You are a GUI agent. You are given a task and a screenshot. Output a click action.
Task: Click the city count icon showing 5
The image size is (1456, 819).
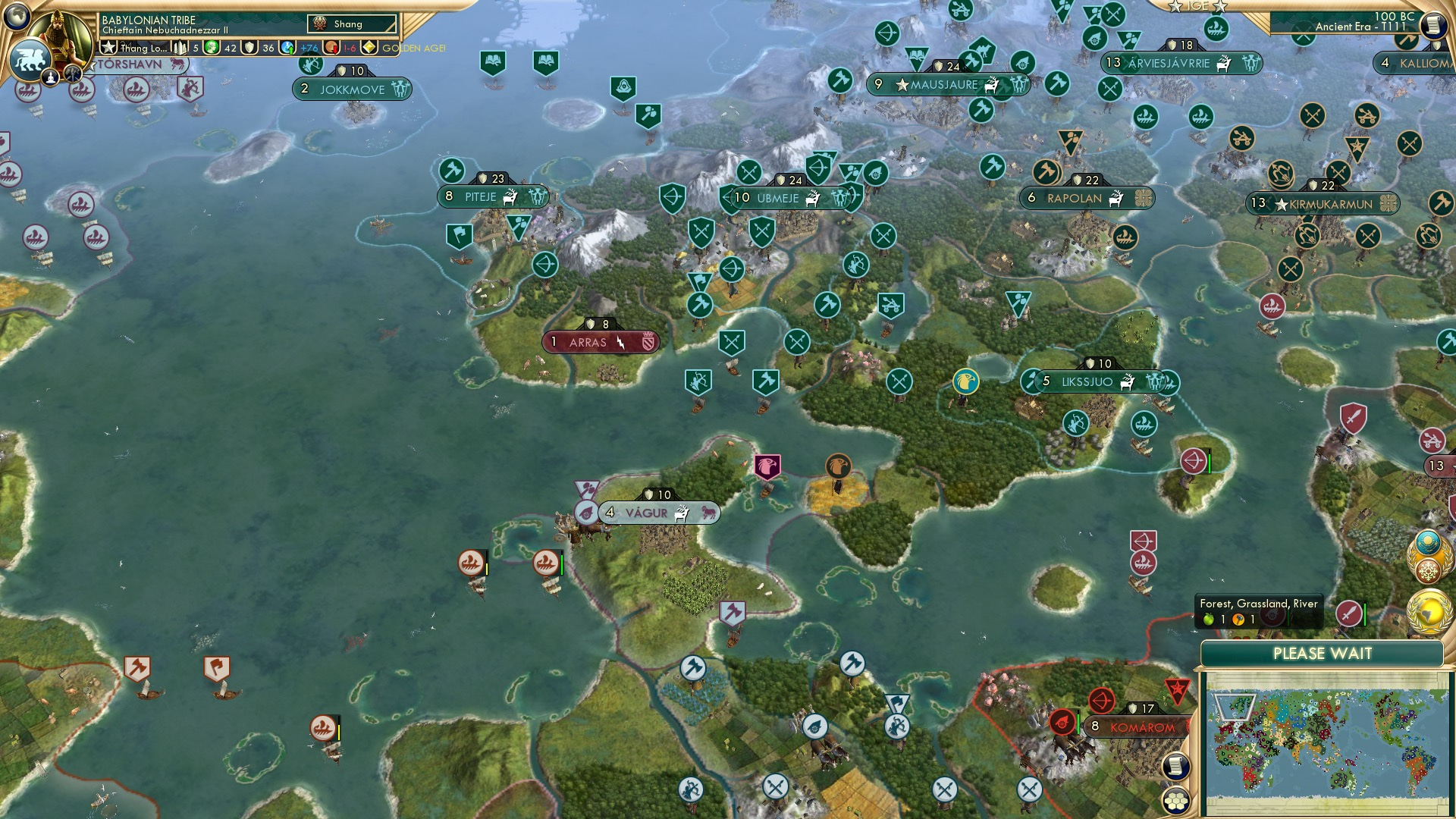tap(183, 48)
